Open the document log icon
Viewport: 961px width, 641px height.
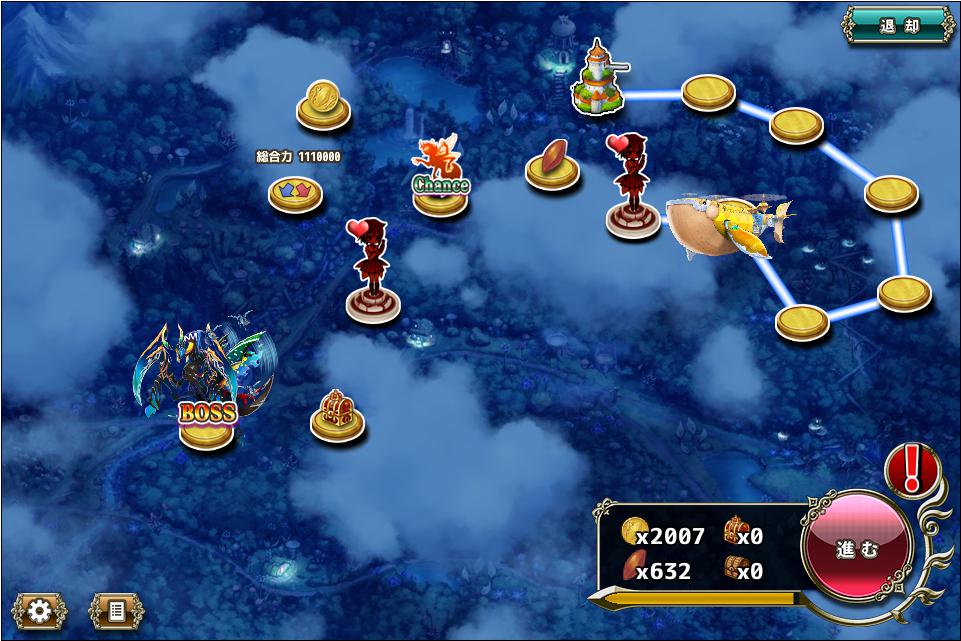coord(116,610)
